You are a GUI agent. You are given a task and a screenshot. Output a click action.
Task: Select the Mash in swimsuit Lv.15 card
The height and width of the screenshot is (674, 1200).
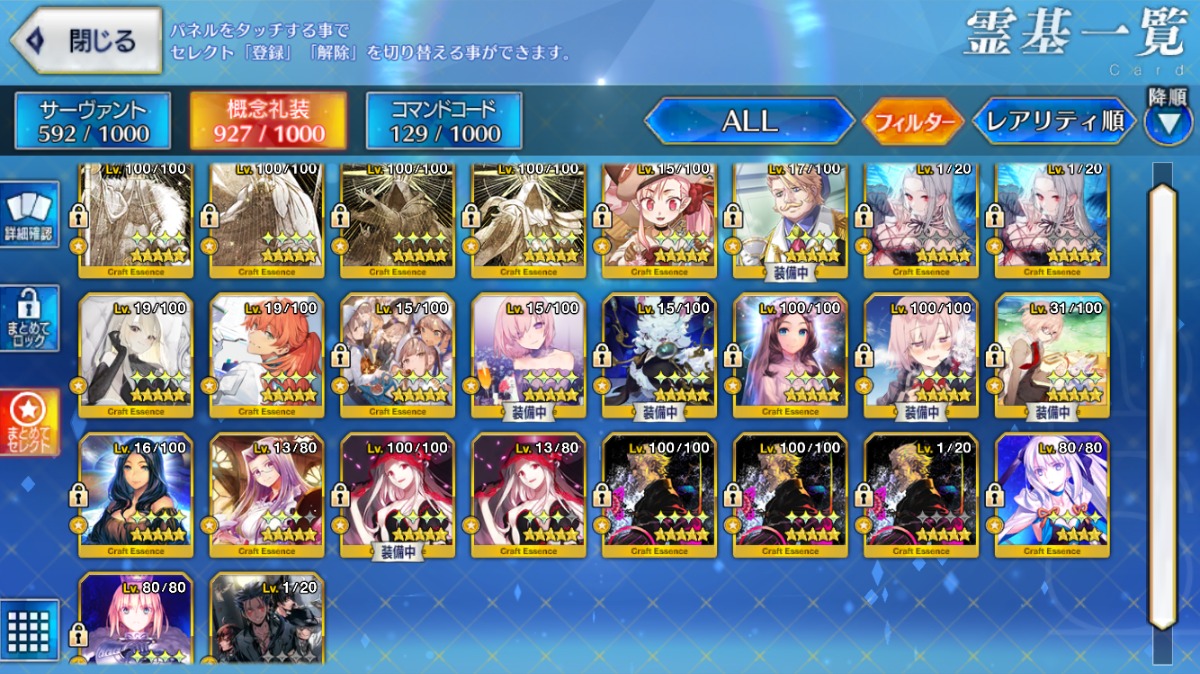click(528, 355)
